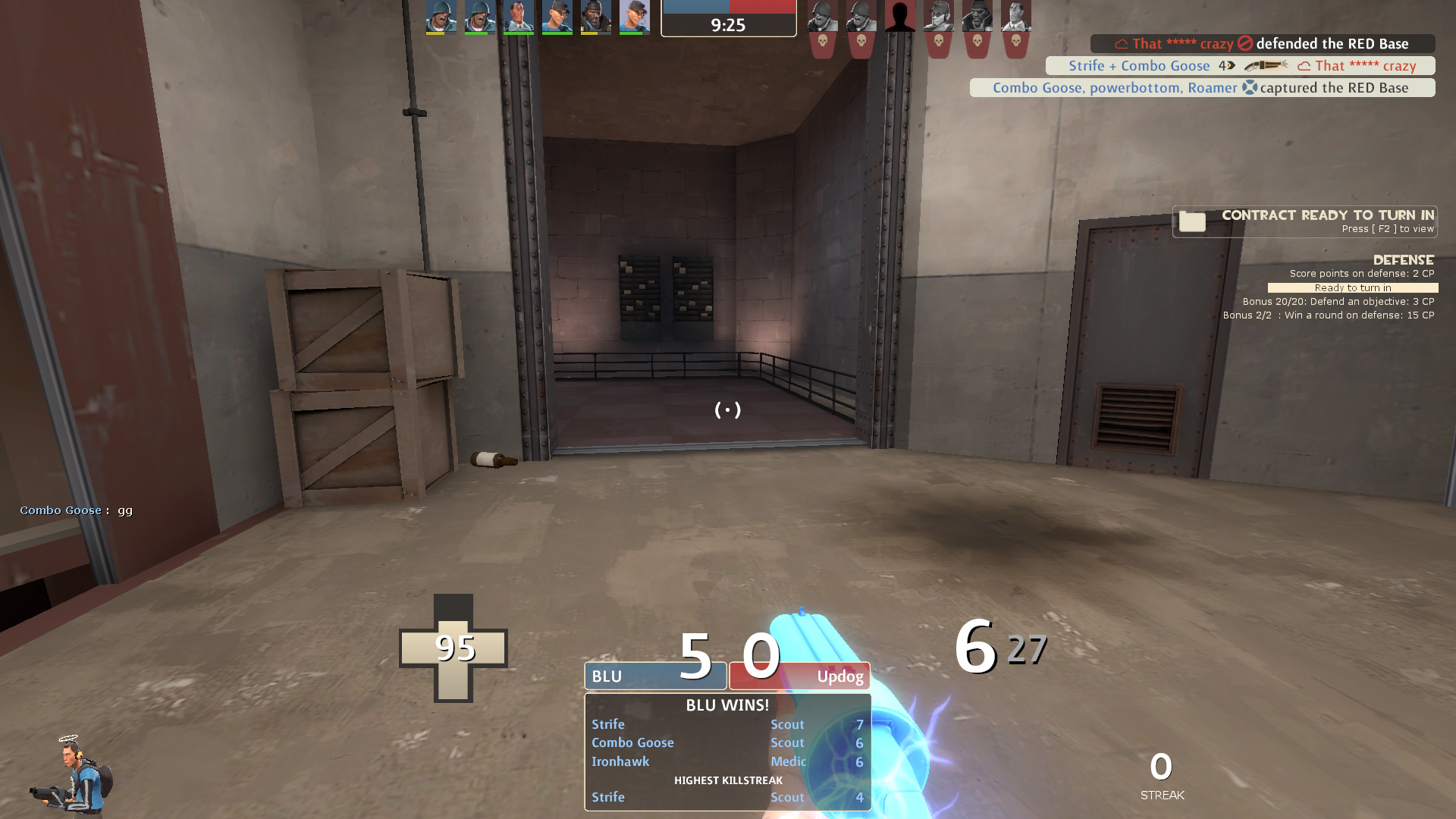Select Ironhawk's Medic row in win panel
The width and height of the screenshot is (1456, 819).
coord(726,762)
